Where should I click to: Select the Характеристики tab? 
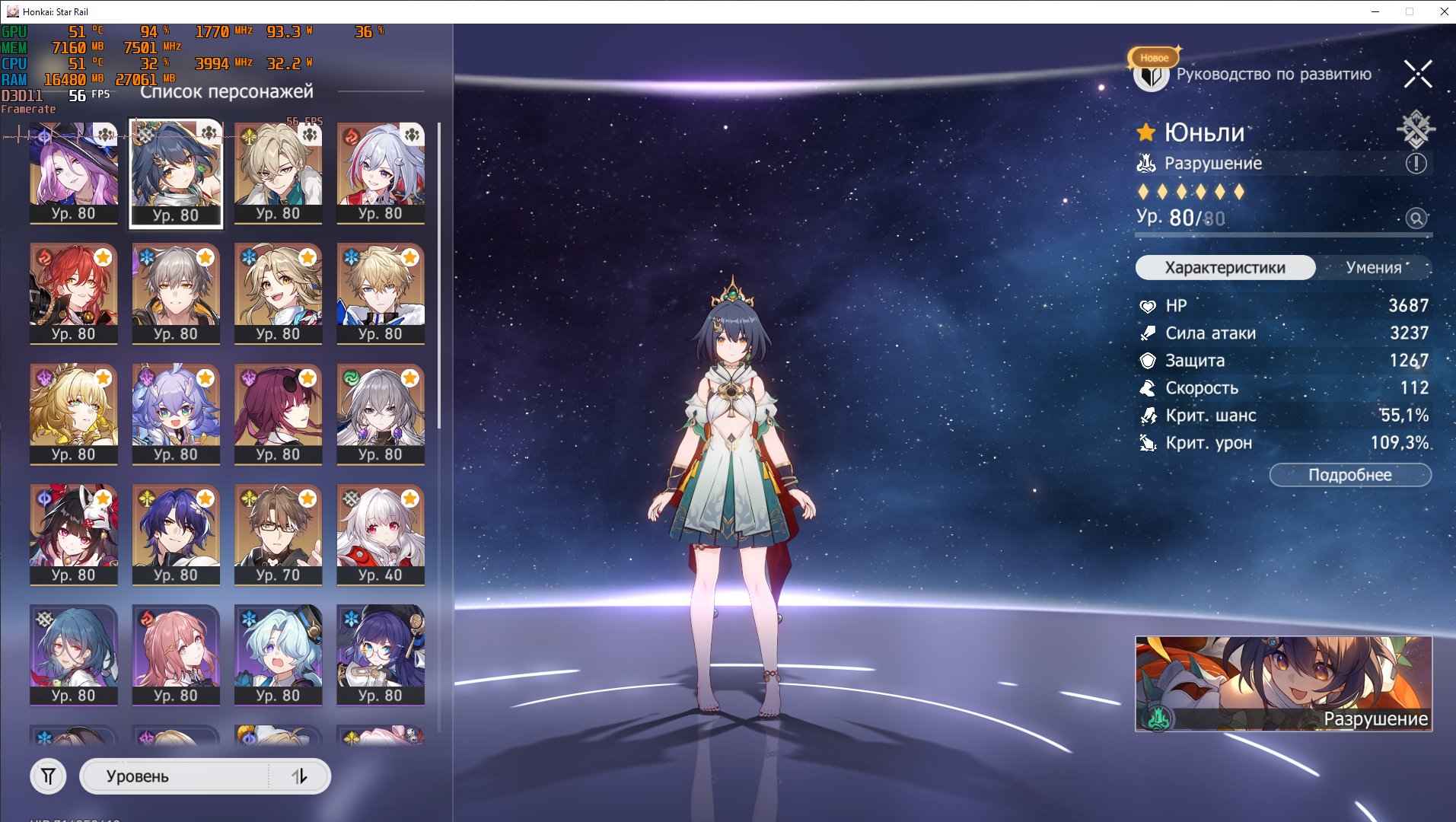pos(1225,267)
